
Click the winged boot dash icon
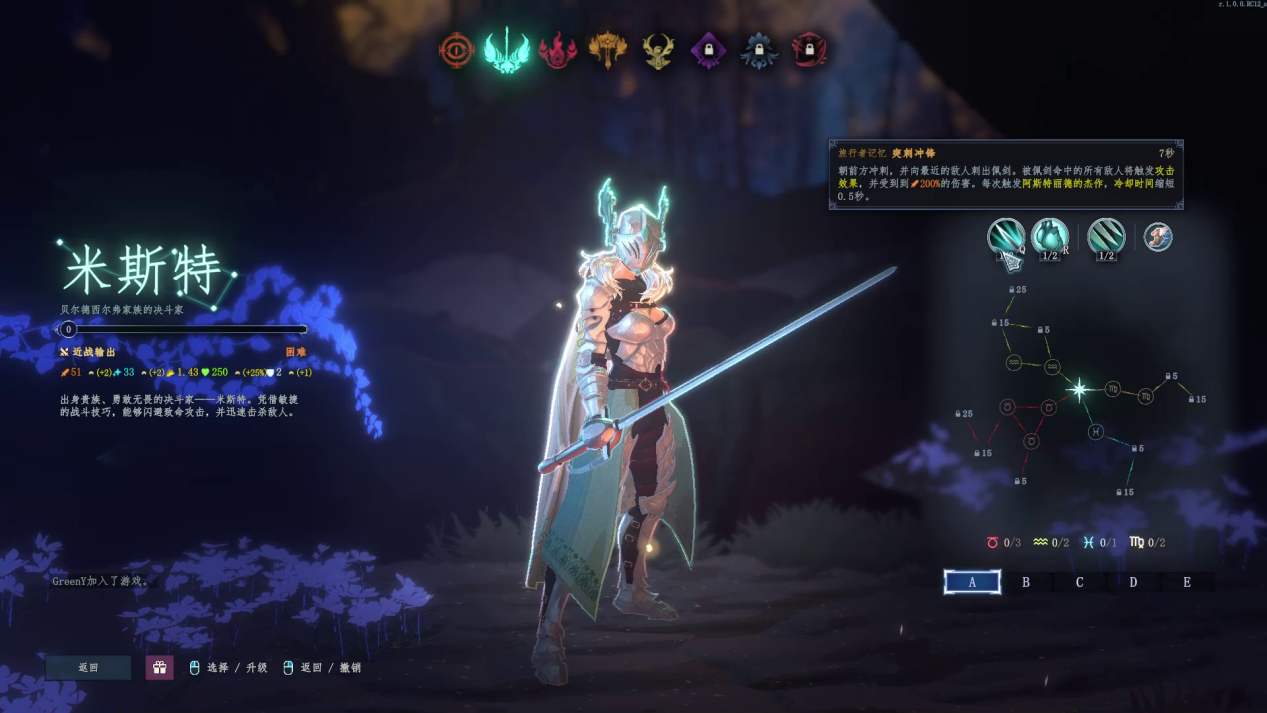click(1158, 237)
